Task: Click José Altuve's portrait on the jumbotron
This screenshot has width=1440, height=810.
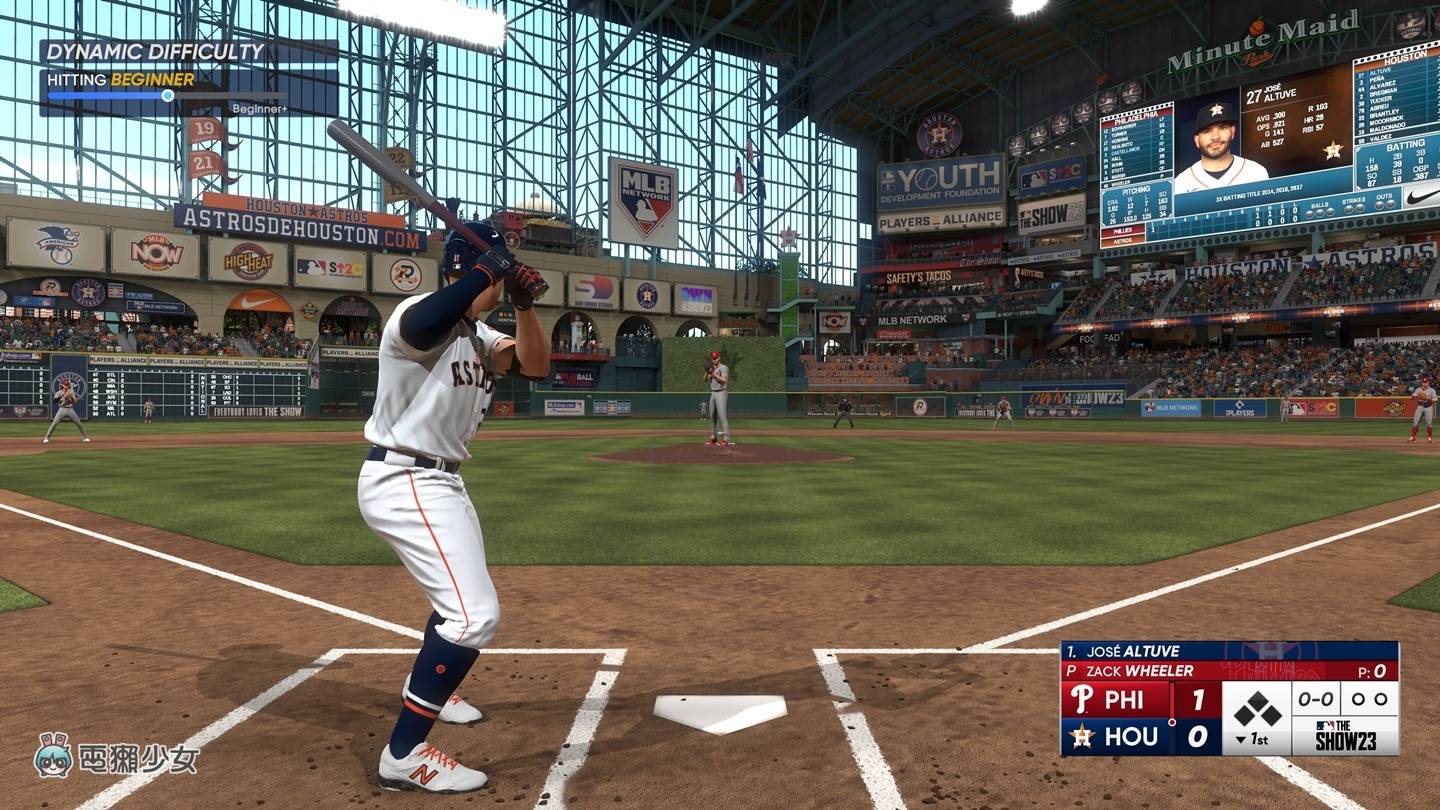Action: tap(1213, 139)
